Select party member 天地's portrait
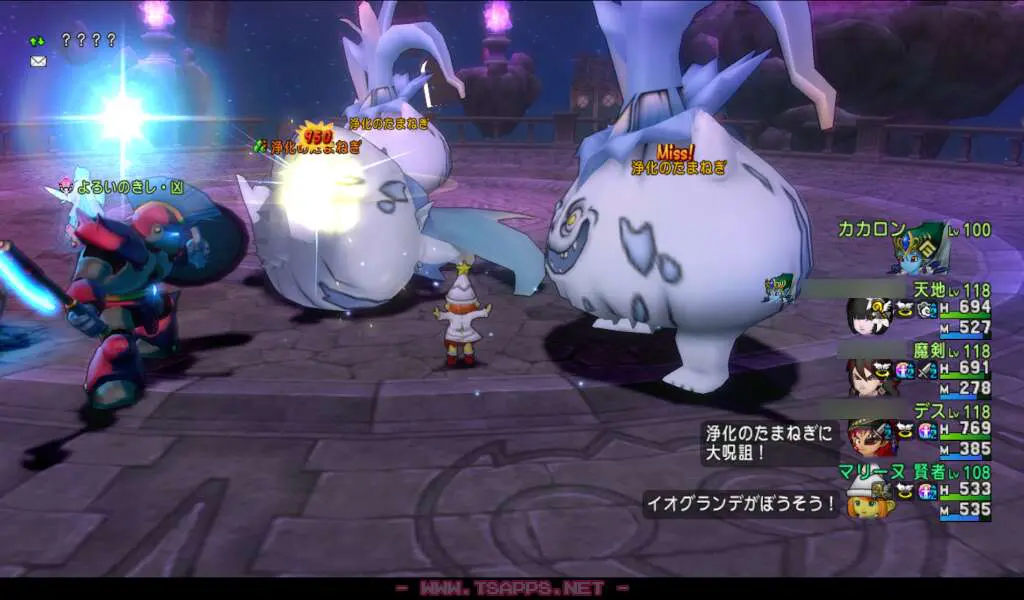 [868, 316]
